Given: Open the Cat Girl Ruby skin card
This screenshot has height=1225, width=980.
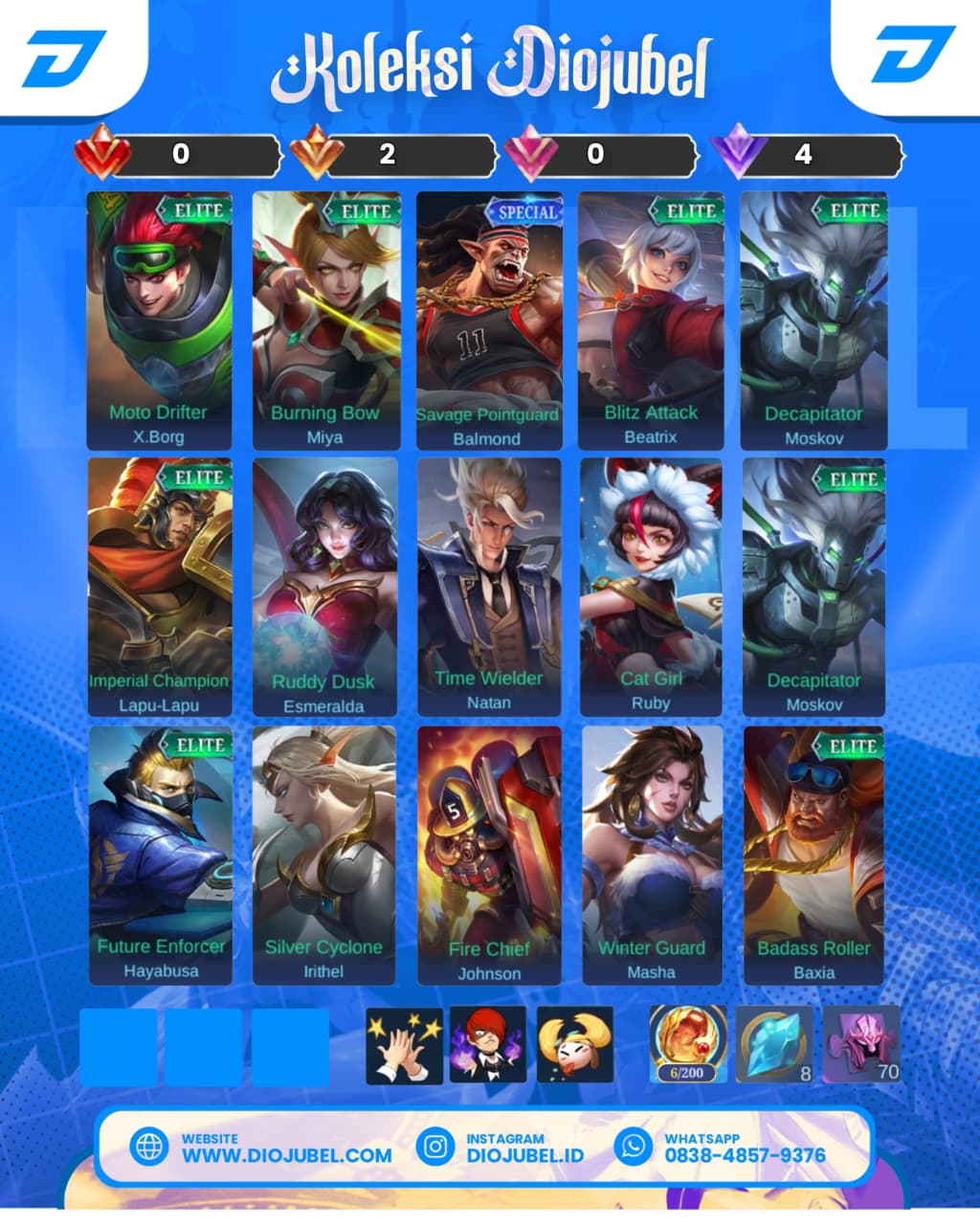Looking at the screenshot, I should pyautogui.click(x=651, y=587).
